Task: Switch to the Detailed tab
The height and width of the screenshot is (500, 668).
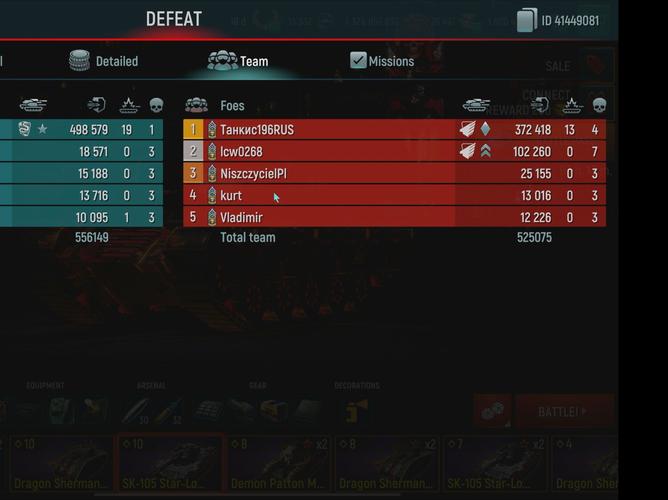Action: coord(103,61)
